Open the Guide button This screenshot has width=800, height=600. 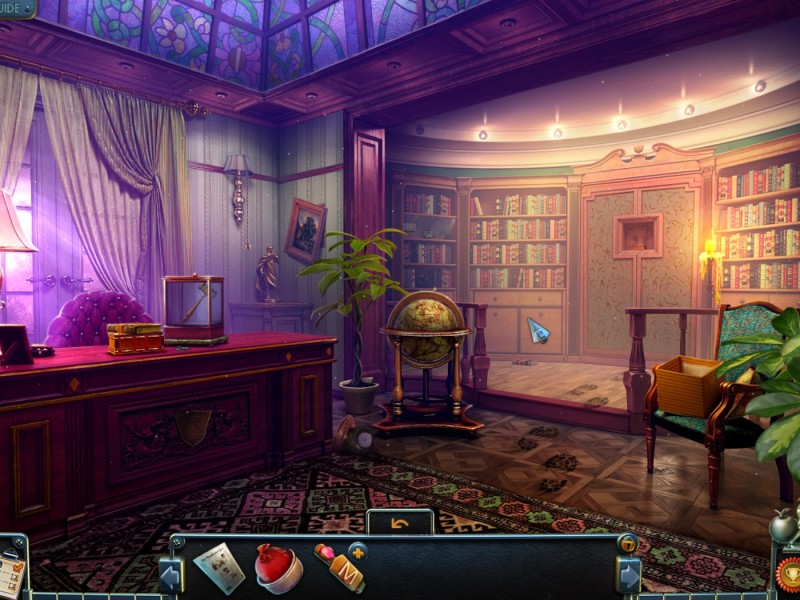point(16,8)
